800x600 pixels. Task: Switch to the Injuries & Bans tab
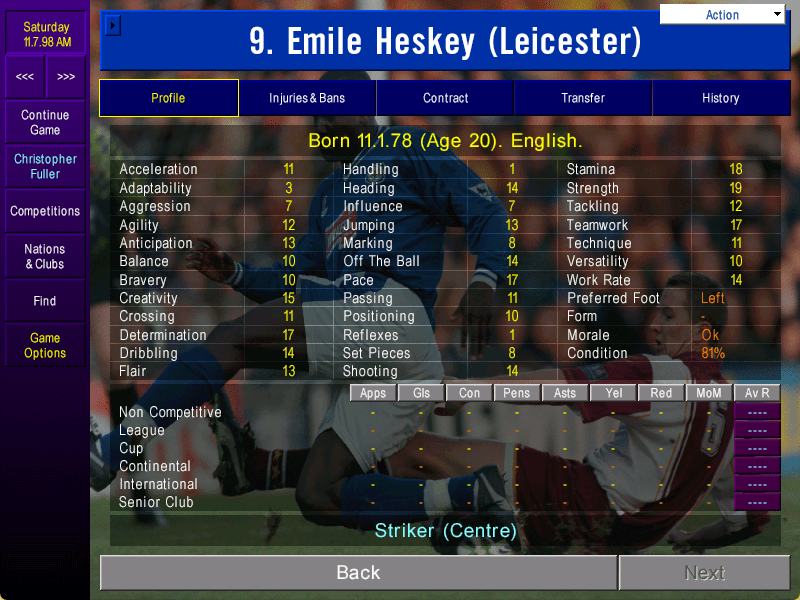307,98
